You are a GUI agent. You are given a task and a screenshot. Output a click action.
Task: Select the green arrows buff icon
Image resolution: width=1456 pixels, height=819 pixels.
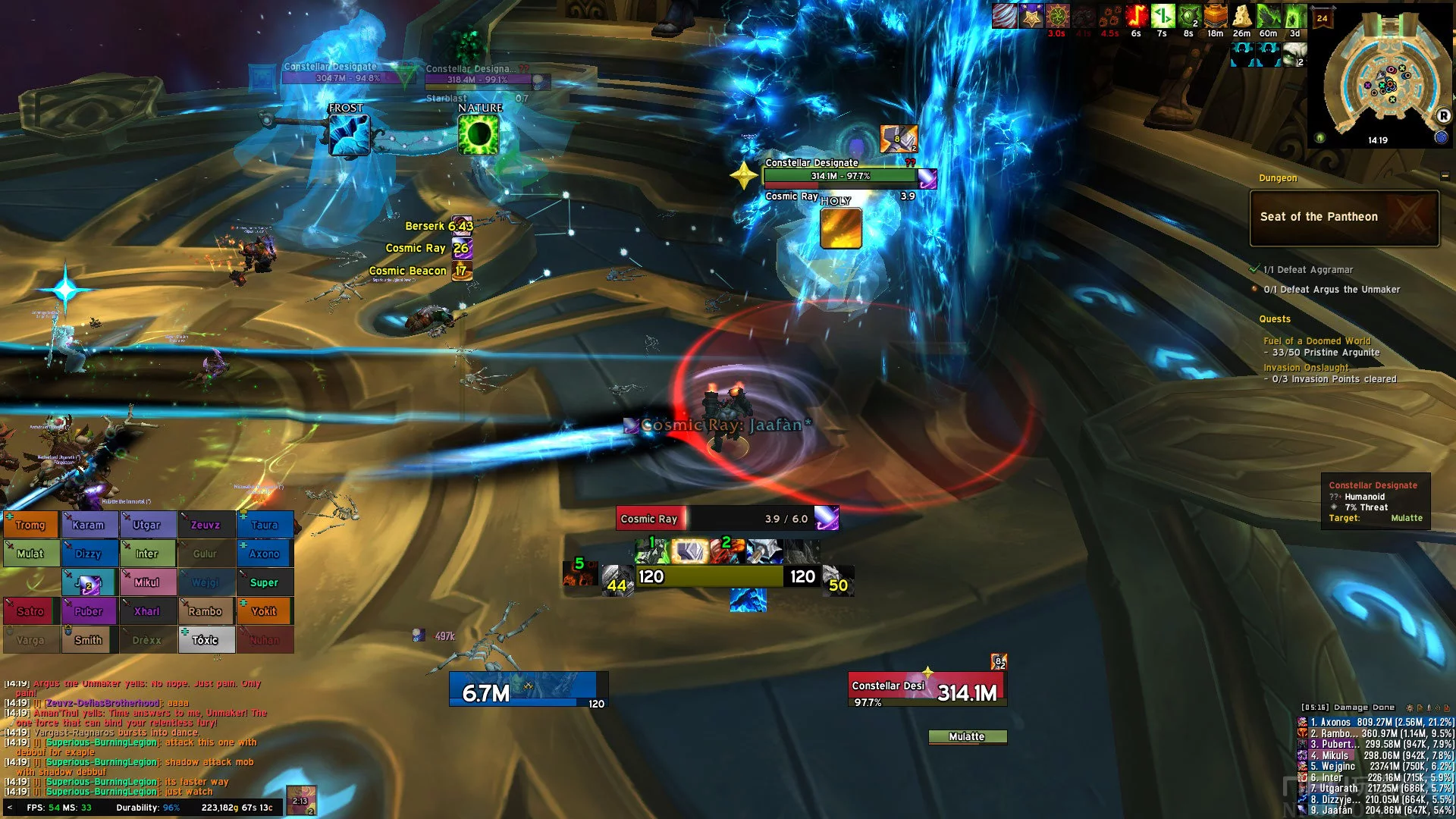click(x=1162, y=17)
